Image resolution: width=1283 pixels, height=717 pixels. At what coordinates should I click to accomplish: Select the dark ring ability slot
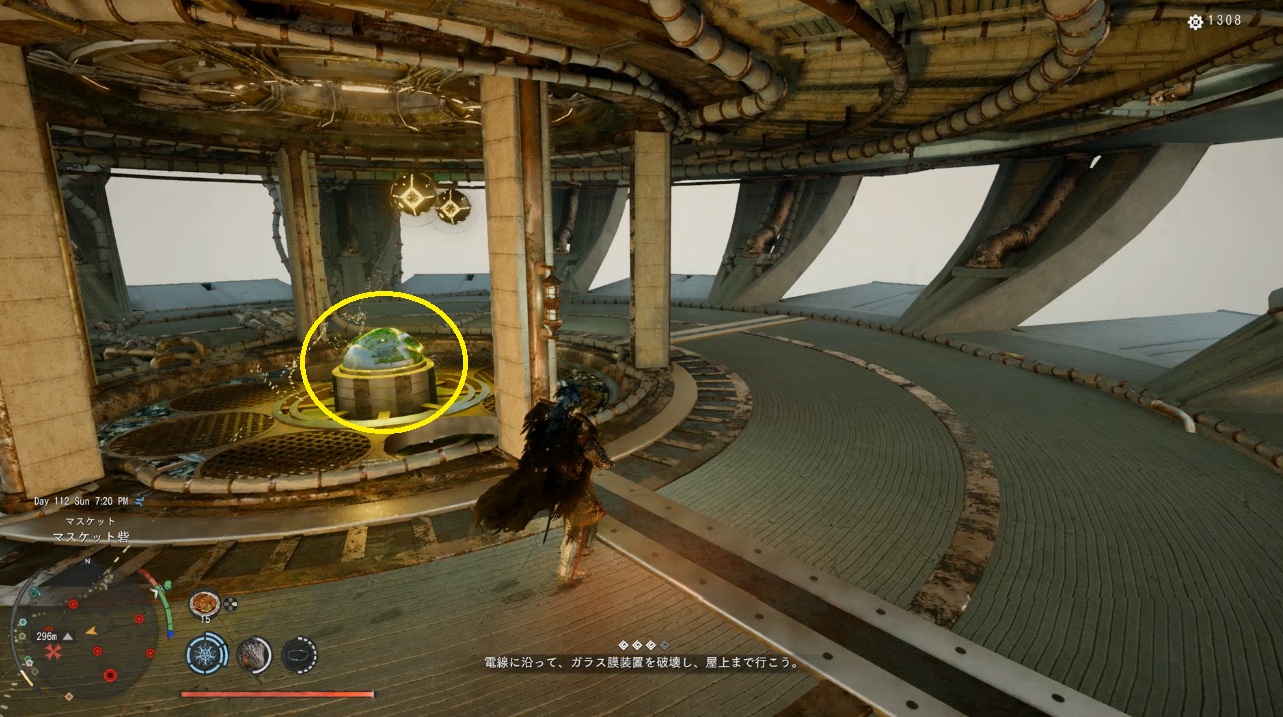pos(299,655)
